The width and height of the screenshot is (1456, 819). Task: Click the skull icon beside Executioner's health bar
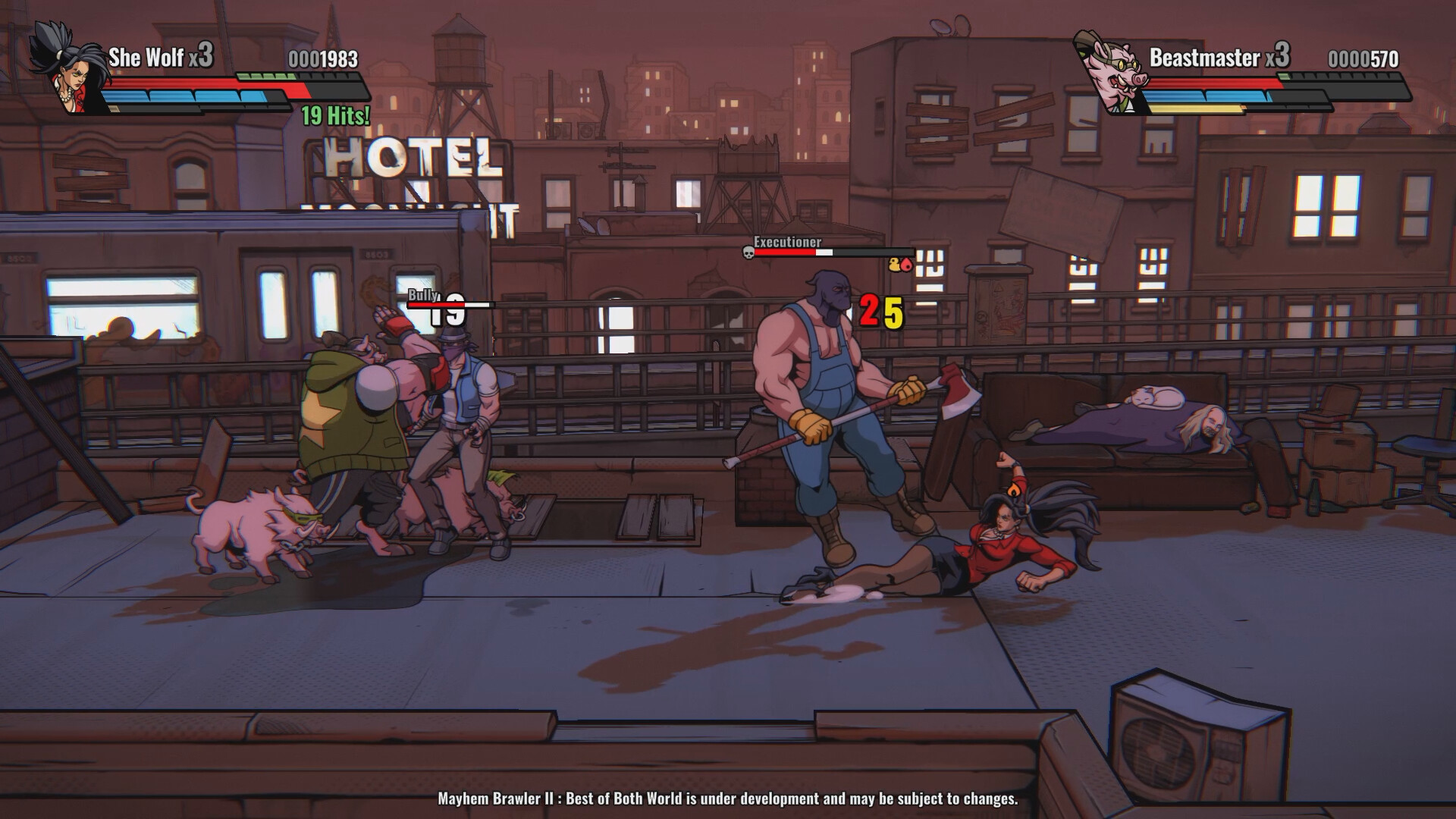click(748, 253)
